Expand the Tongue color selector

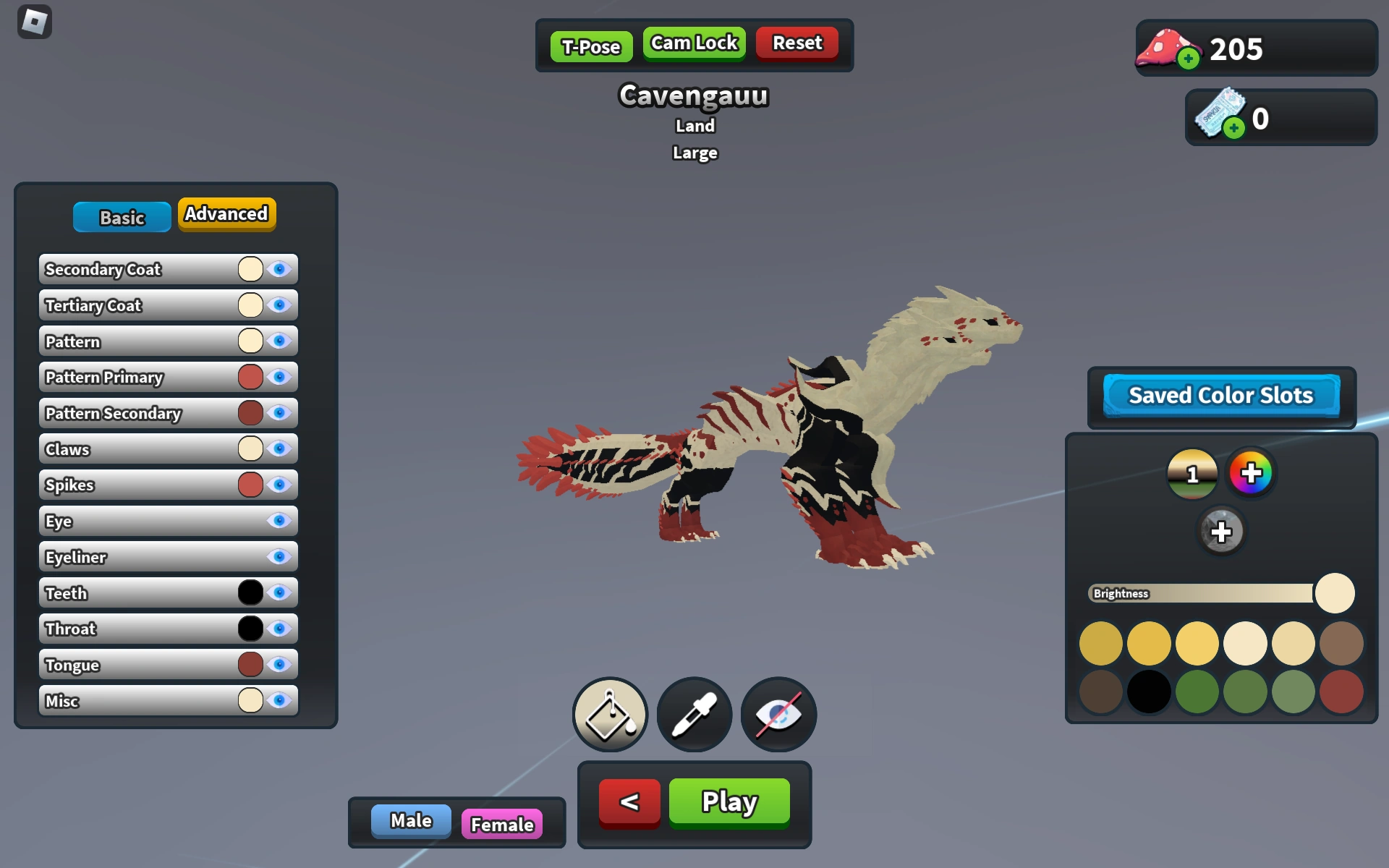(250, 664)
